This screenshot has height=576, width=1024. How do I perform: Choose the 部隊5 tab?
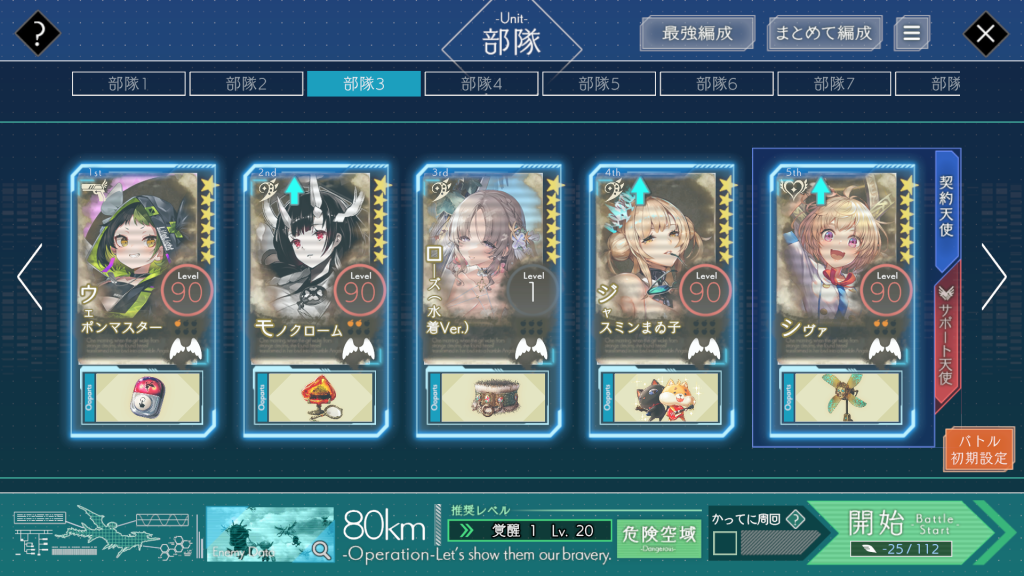(x=599, y=84)
